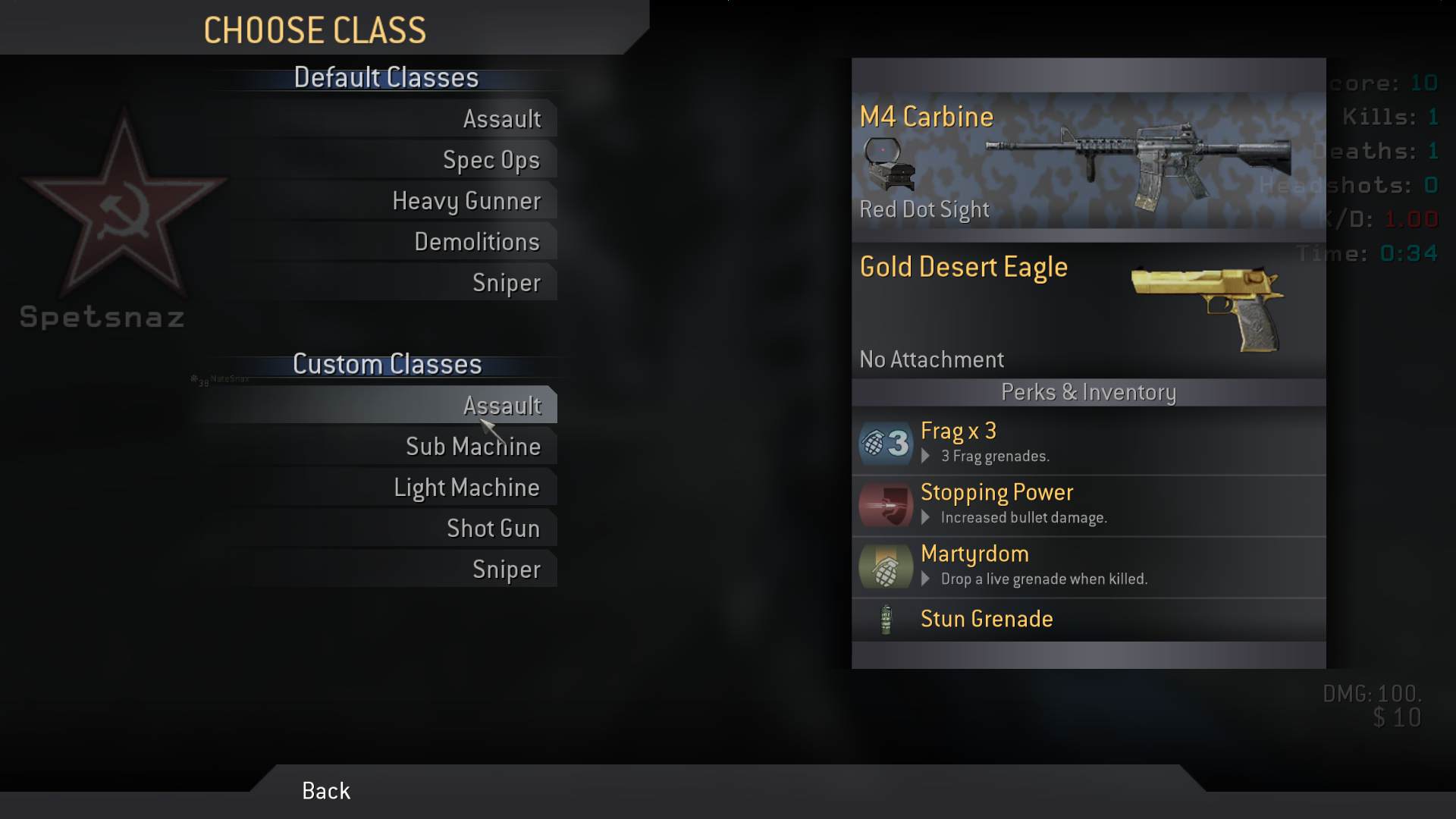Viewport: 1456px width, 819px height.
Task: Choose Sniper under Custom Classes
Action: click(x=506, y=570)
